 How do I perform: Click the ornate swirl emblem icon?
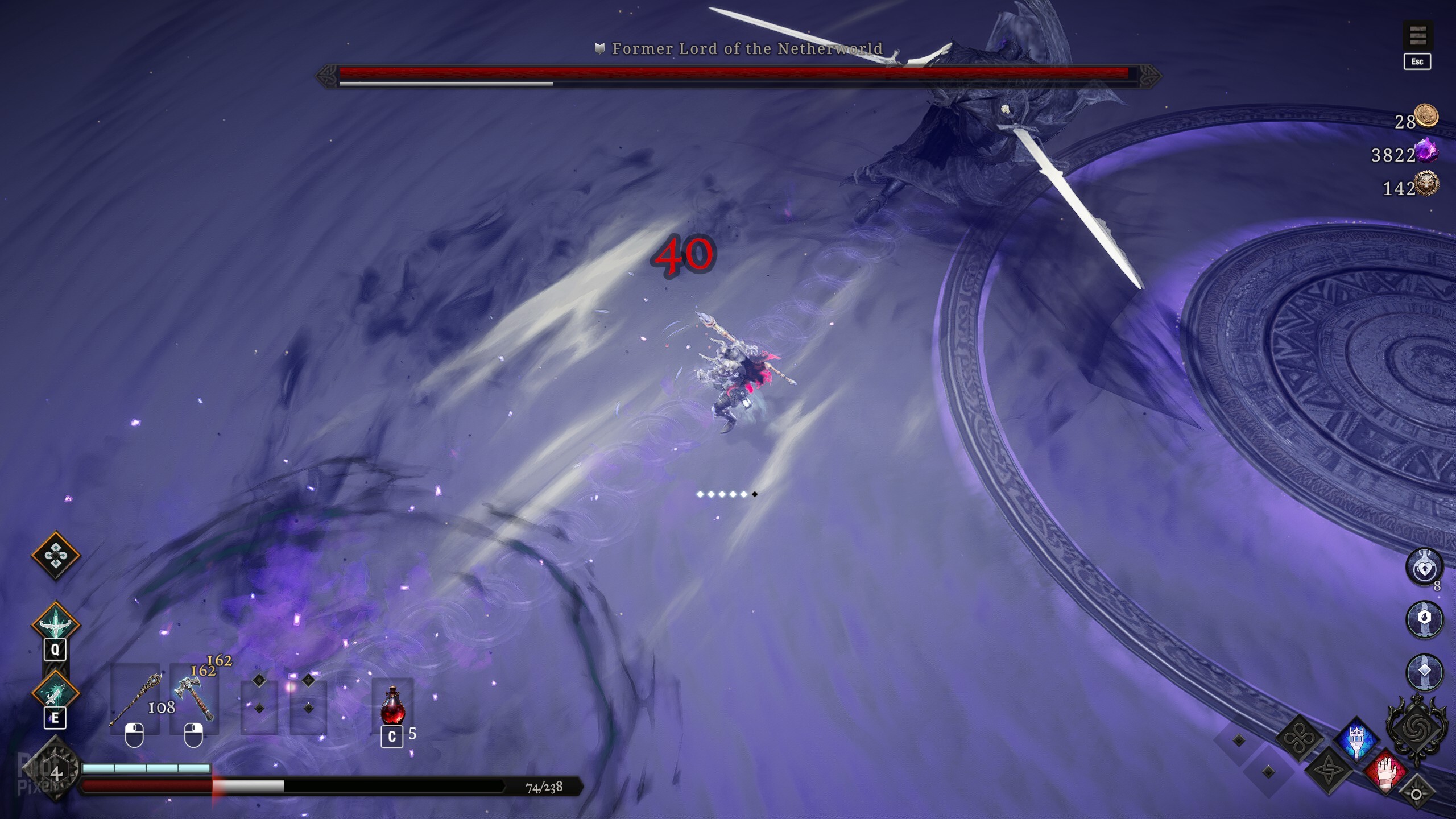tap(1416, 729)
